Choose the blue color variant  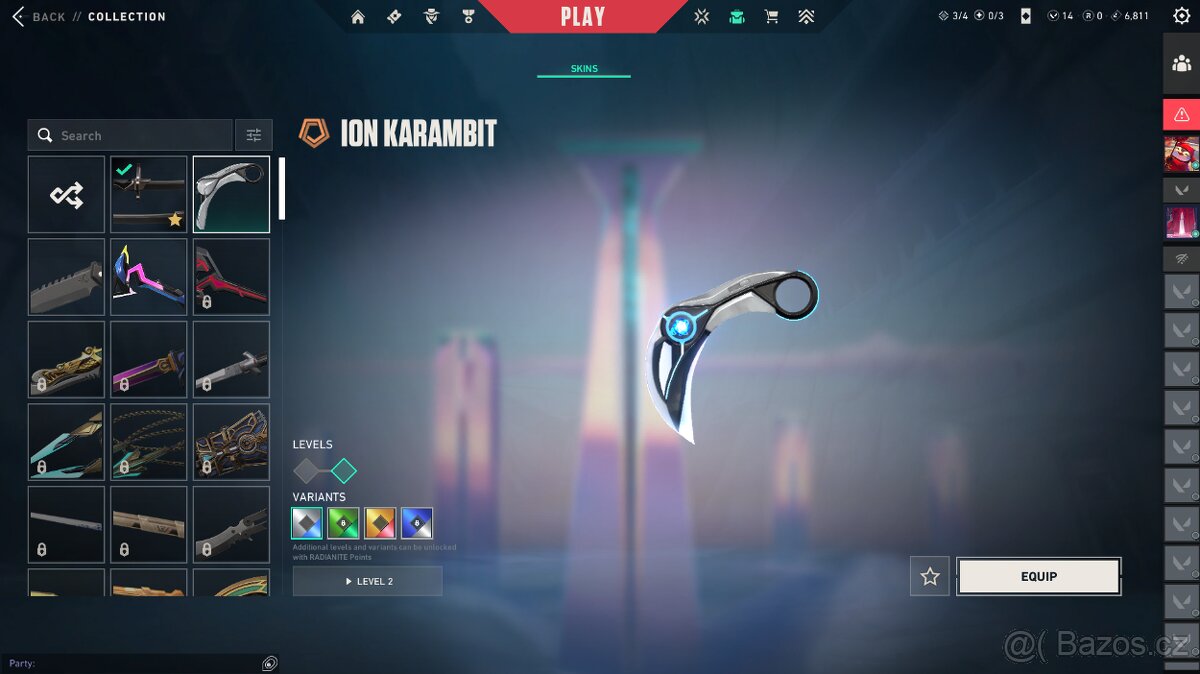pos(416,523)
